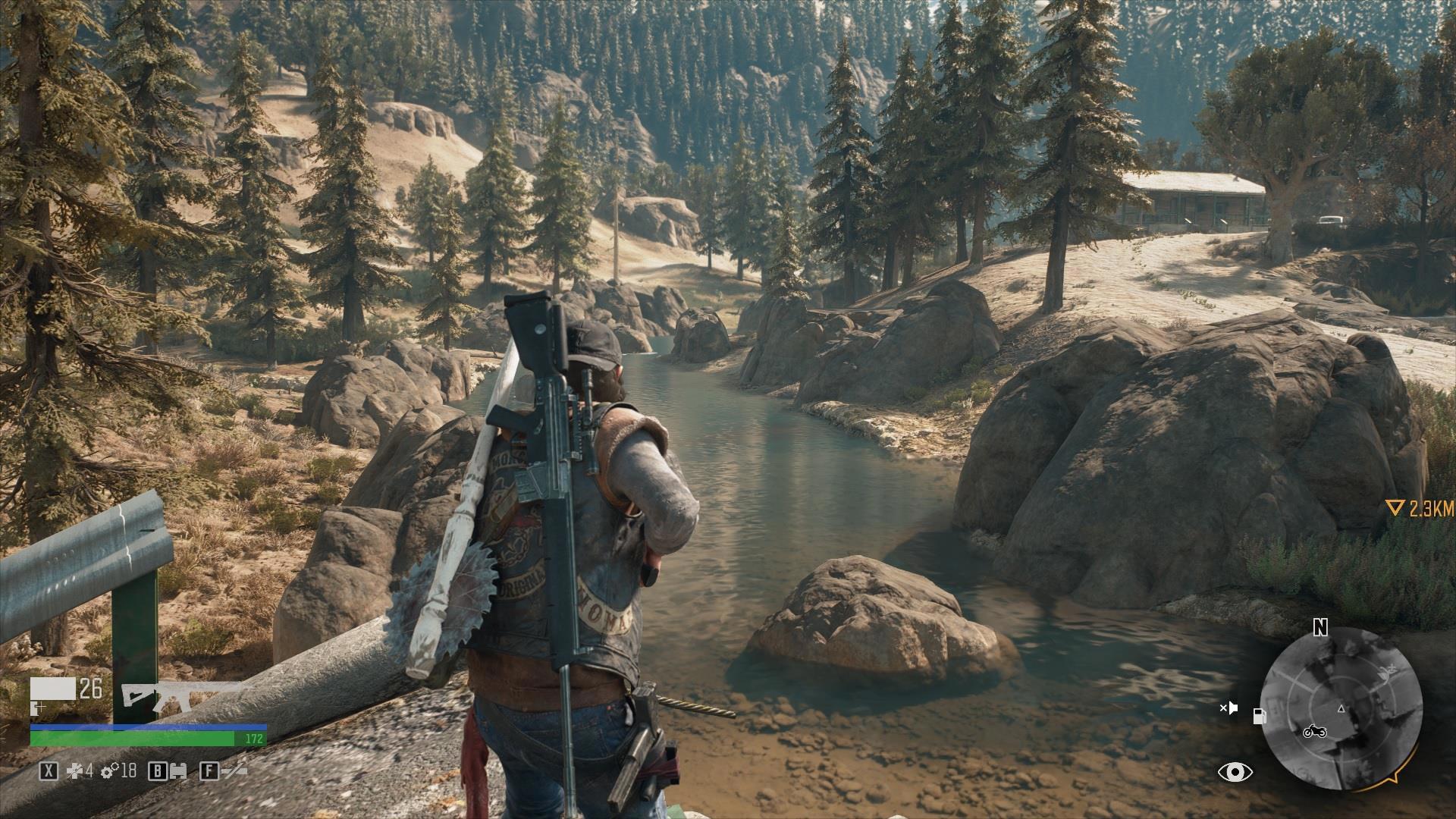Click the N compass indicator
This screenshot has height=819, width=1456.
click(1321, 627)
